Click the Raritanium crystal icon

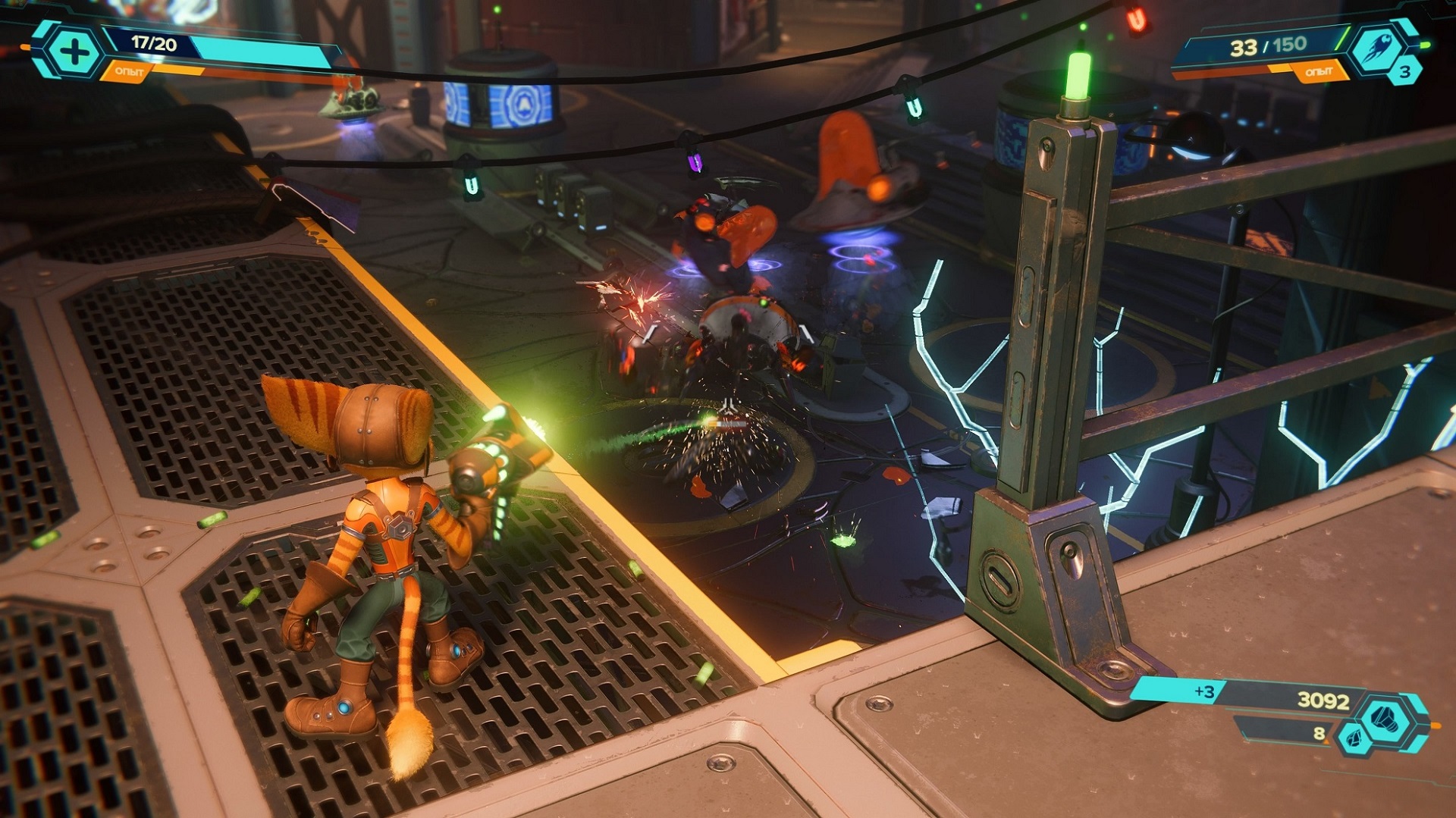[x=1351, y=737]
